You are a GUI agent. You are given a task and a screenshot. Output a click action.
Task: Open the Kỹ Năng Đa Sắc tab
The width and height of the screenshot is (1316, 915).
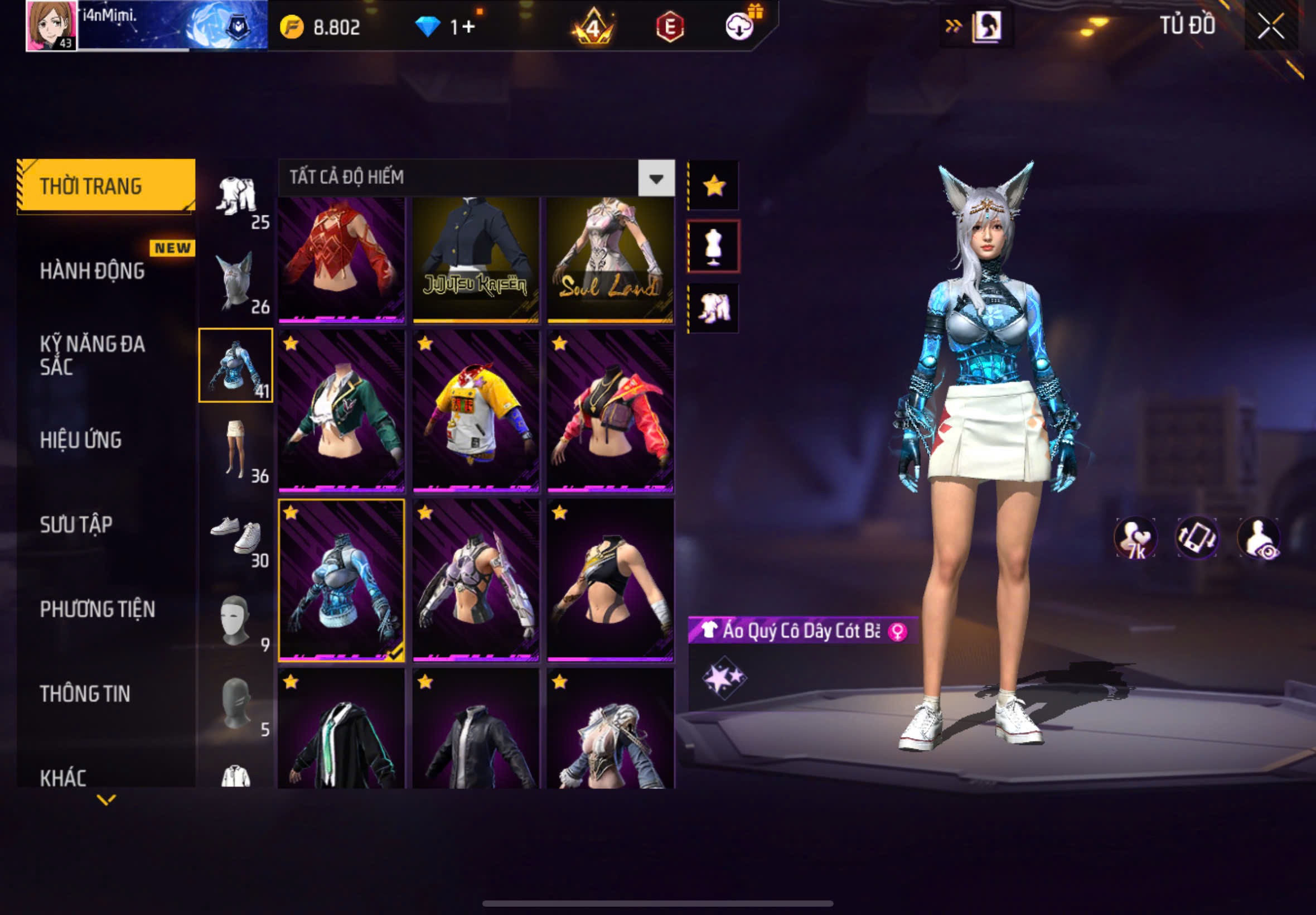(92, 355)
